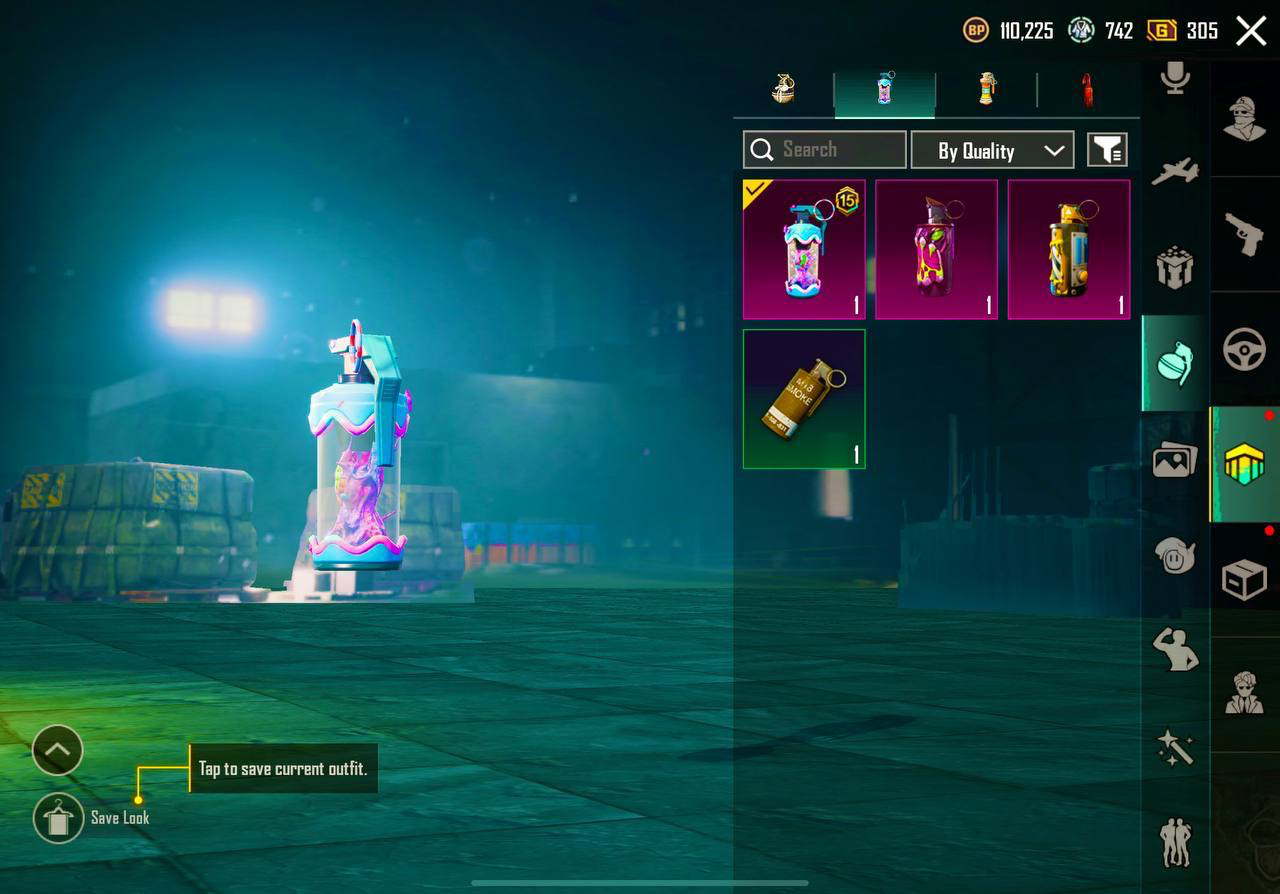Viewport: 1280px width, 894px height.
Task: Select the gallery pictures icon
Action: tap(1174, 460)
